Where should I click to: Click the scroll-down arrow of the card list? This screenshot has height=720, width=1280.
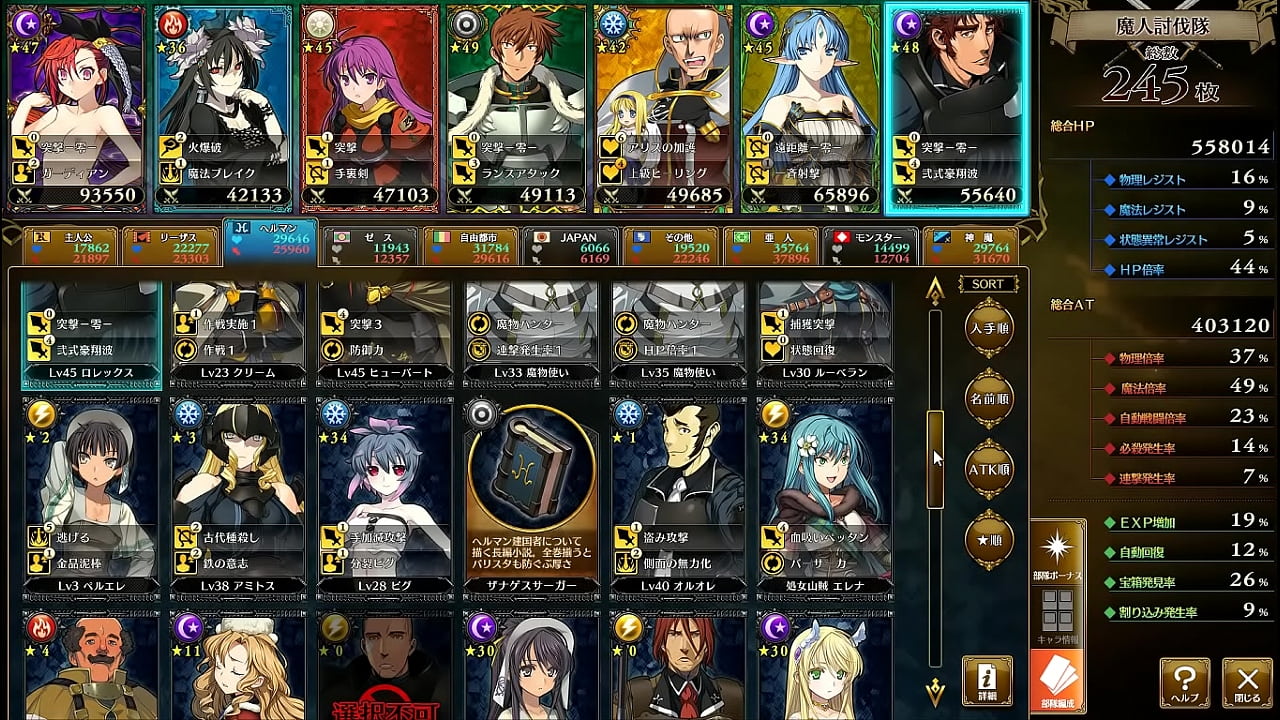pos(935,689)
